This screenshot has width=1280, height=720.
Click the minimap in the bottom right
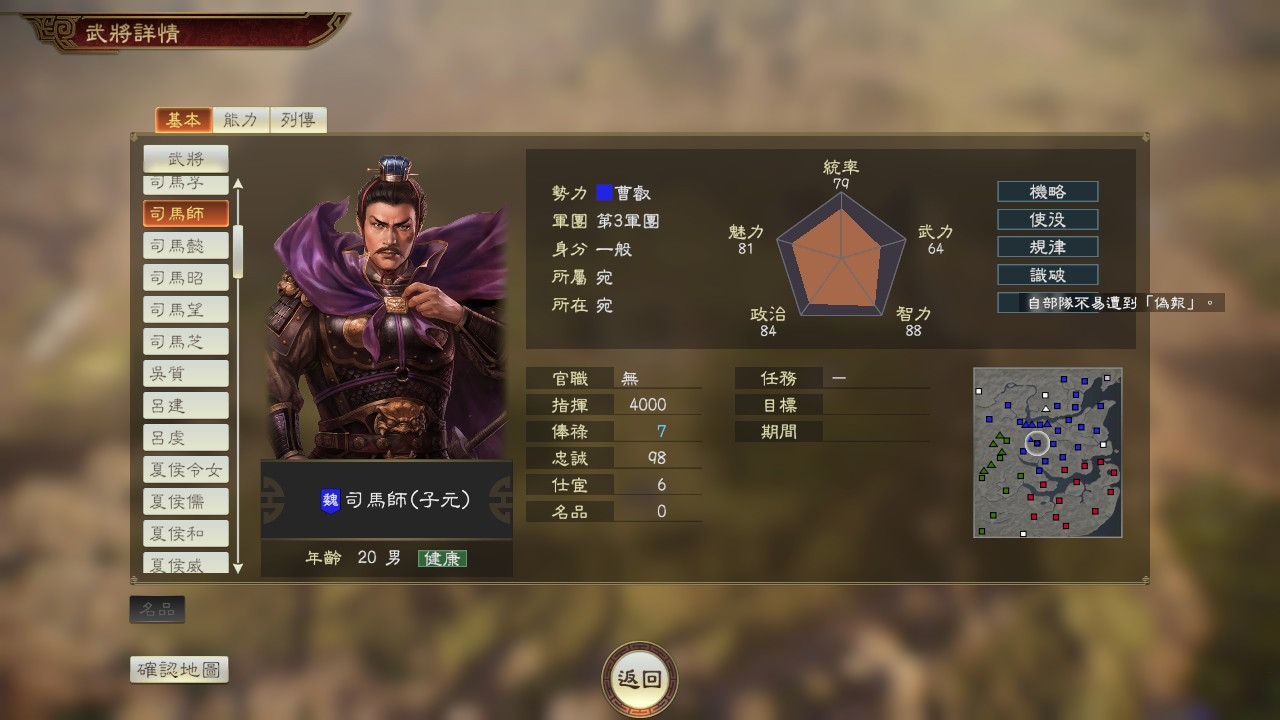click(x=1047, y=453)
